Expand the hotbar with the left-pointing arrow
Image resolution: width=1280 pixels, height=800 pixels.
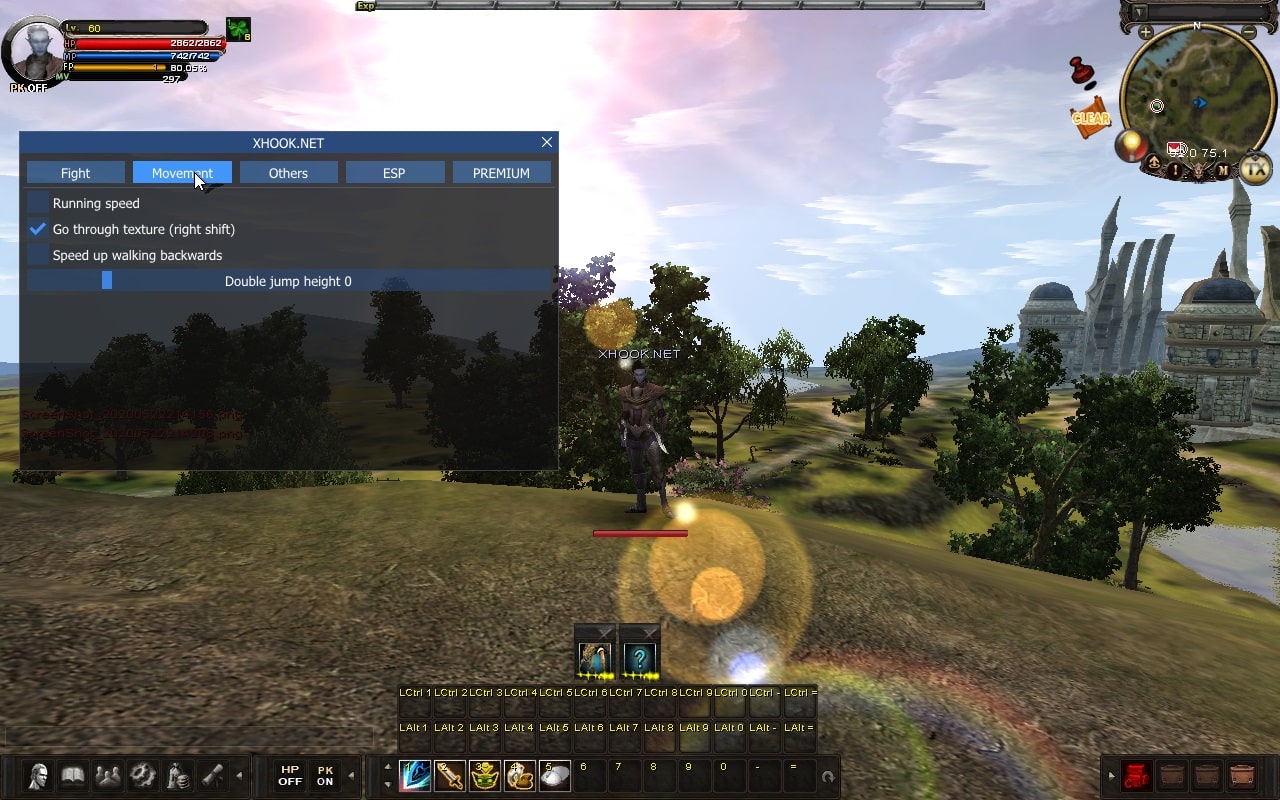tap(240, 775)
